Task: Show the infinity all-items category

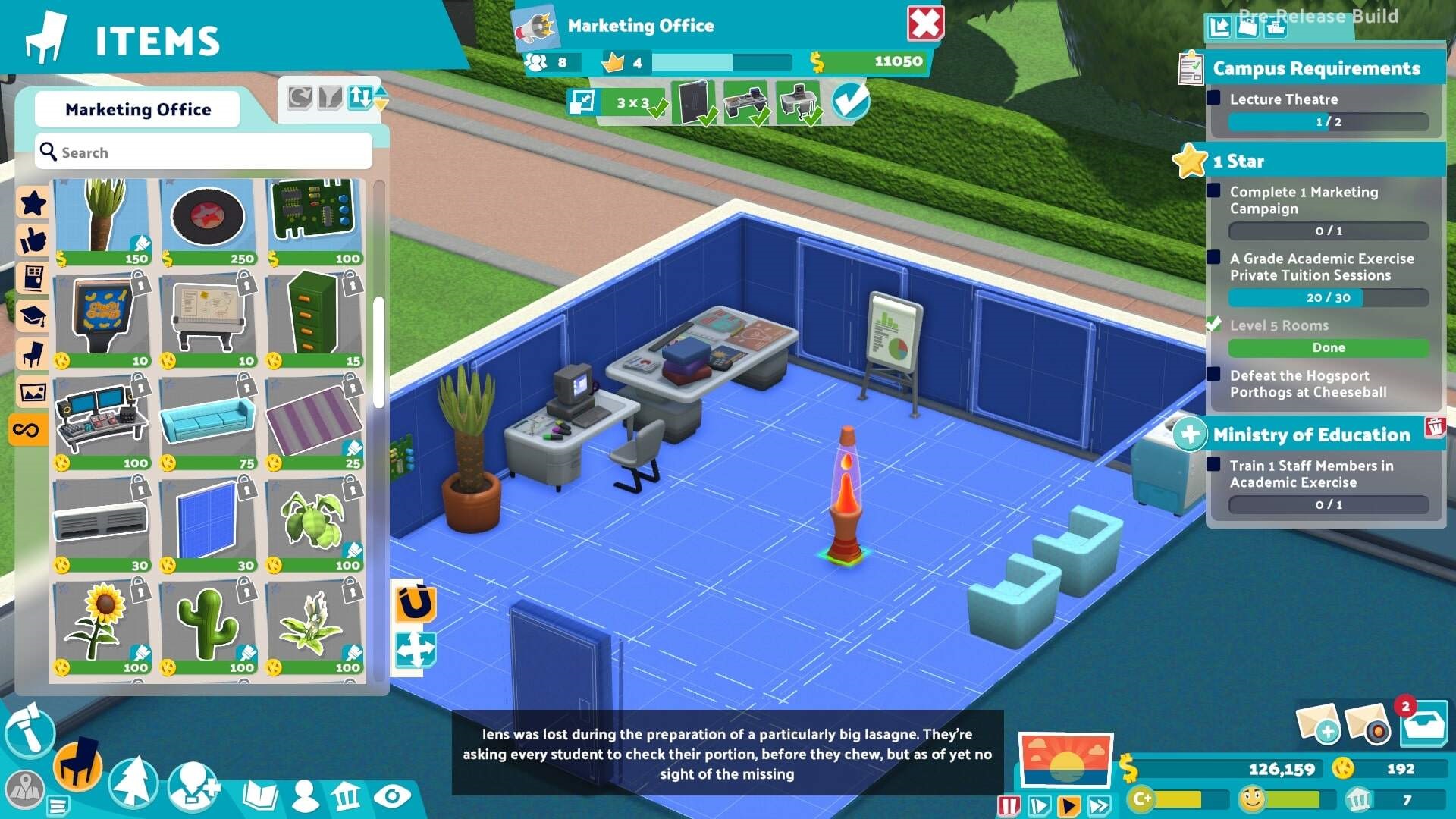Action: 27,431
